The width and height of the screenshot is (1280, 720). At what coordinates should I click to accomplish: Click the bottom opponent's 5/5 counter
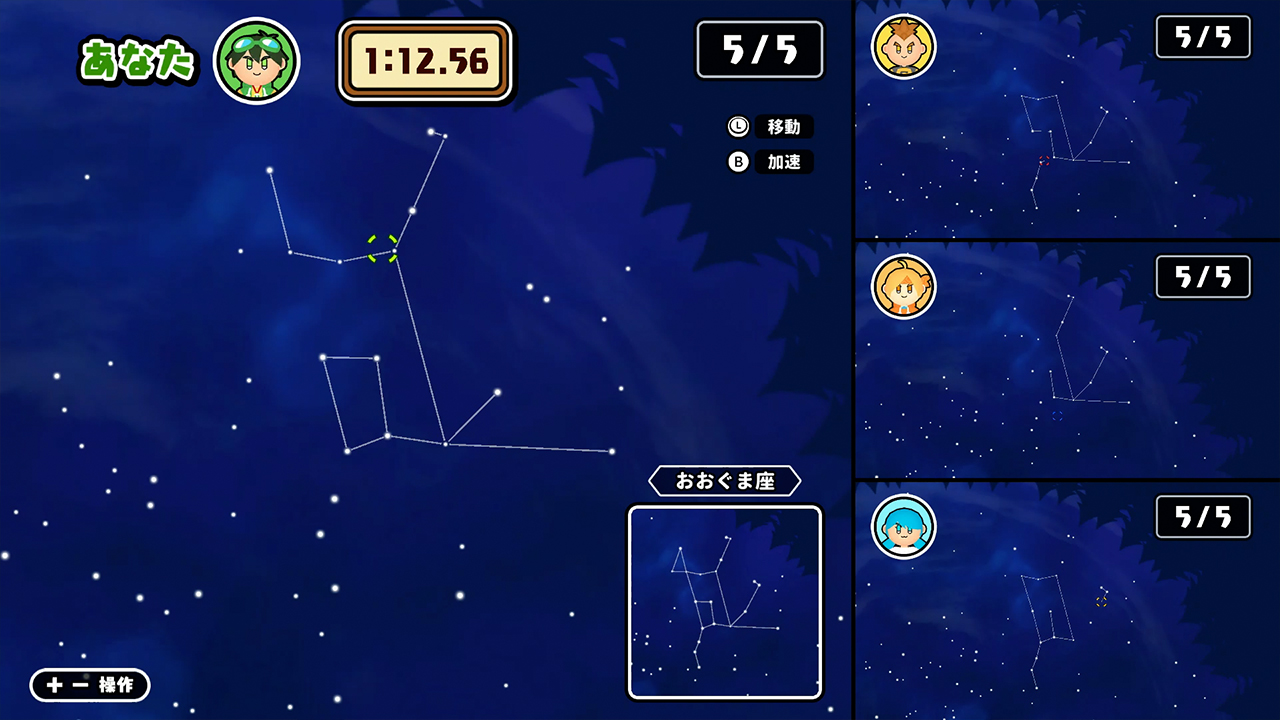pyautogui.click(x=1202, y=517)
